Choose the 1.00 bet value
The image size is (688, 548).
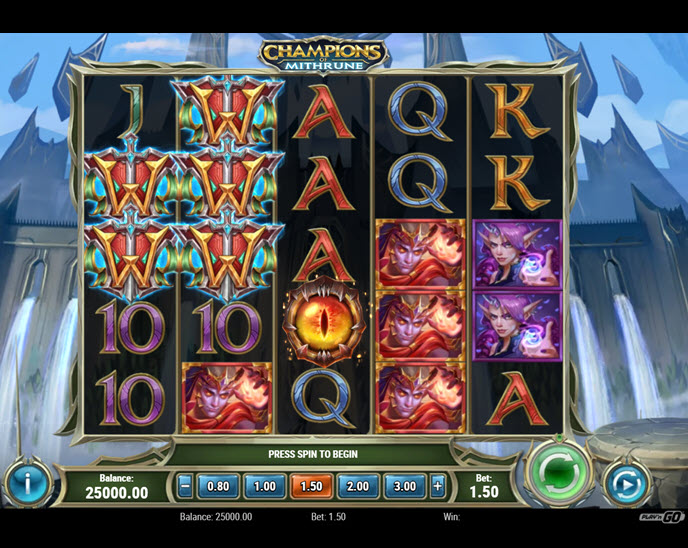pos(264,487)
